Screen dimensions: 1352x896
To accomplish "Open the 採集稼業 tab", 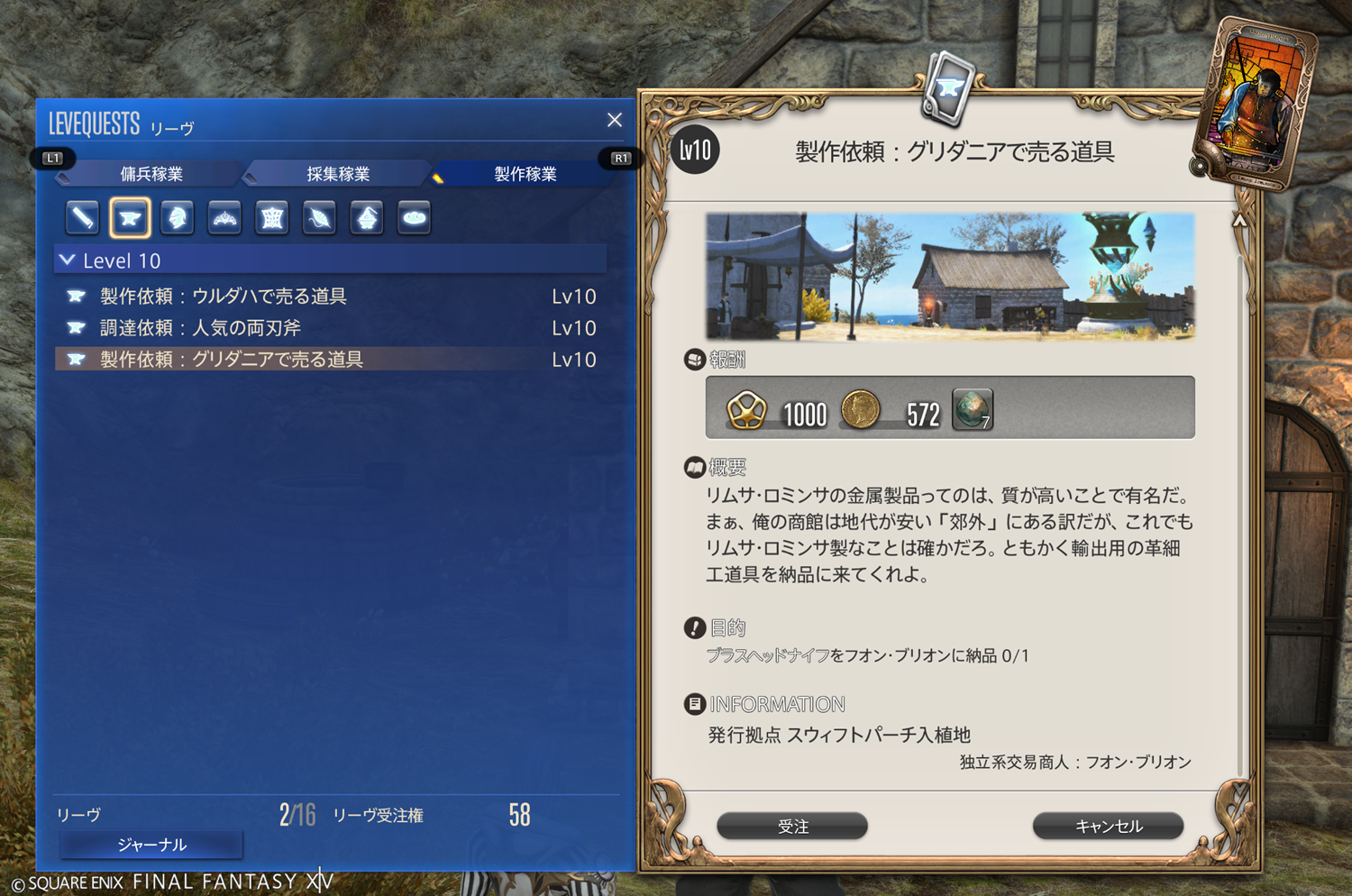I will 338,174.
